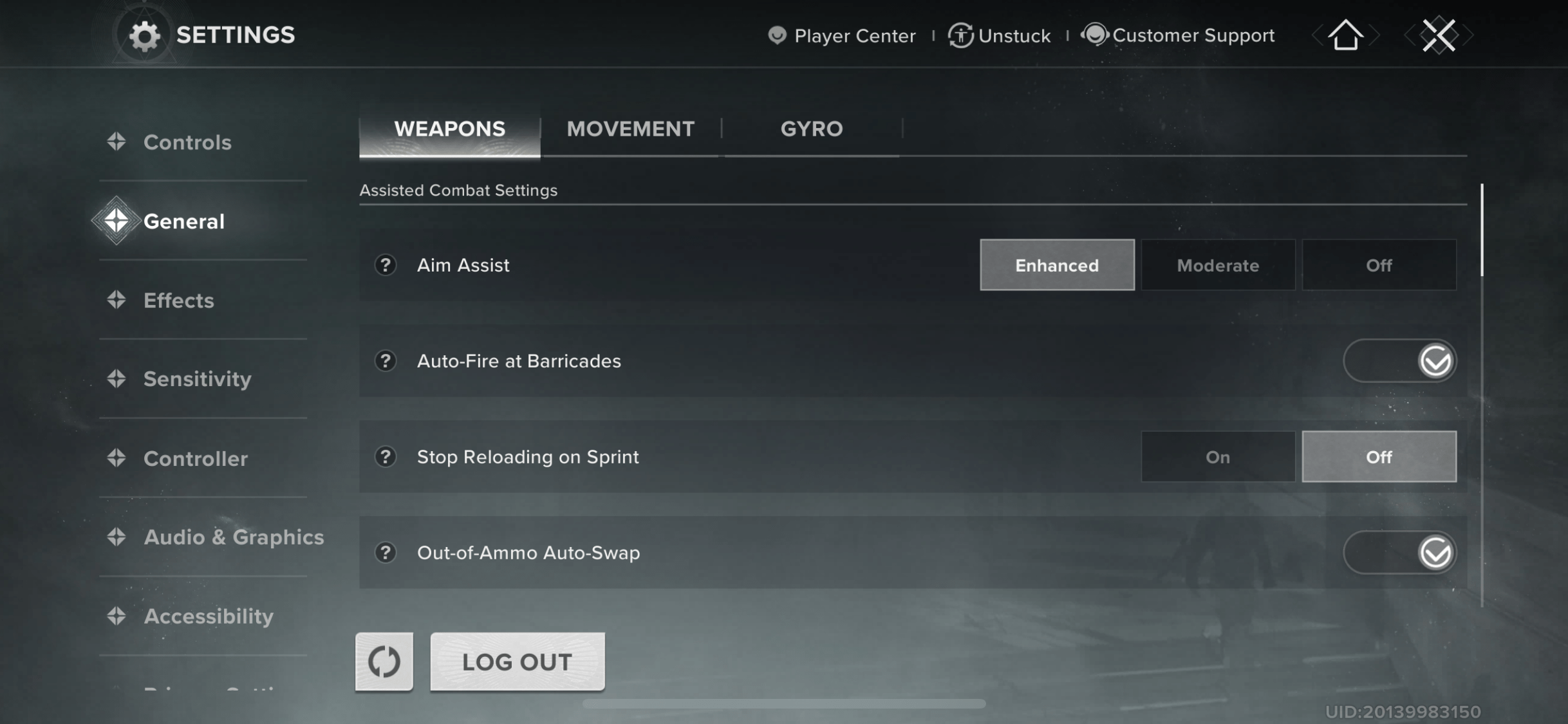Switch to the Movement tab
Image resolution: width=1568 pixels, height=724 pixels.
[630, 129]
